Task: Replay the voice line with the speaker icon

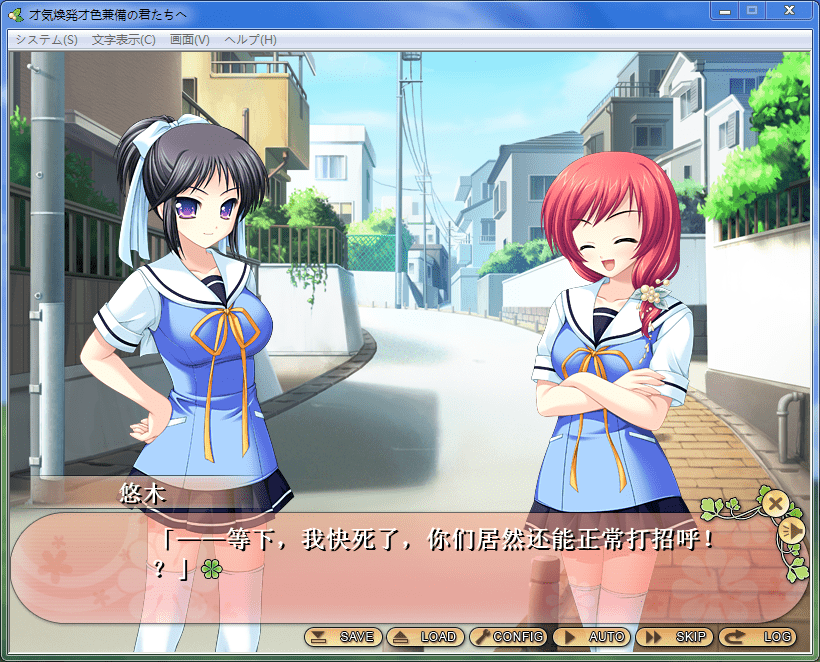Action: coord(791,531)
